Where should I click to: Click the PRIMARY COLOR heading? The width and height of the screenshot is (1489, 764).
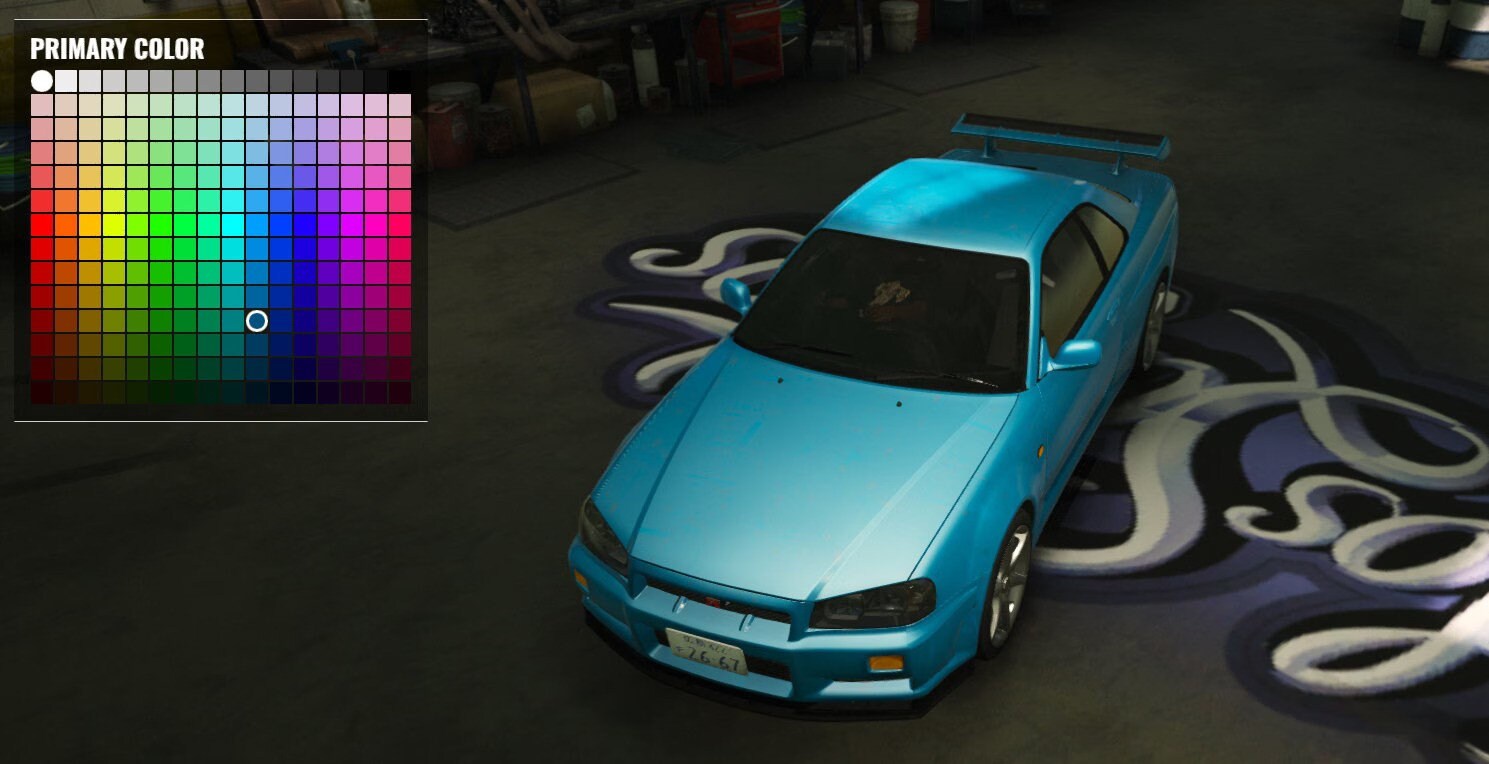point(116,49)
